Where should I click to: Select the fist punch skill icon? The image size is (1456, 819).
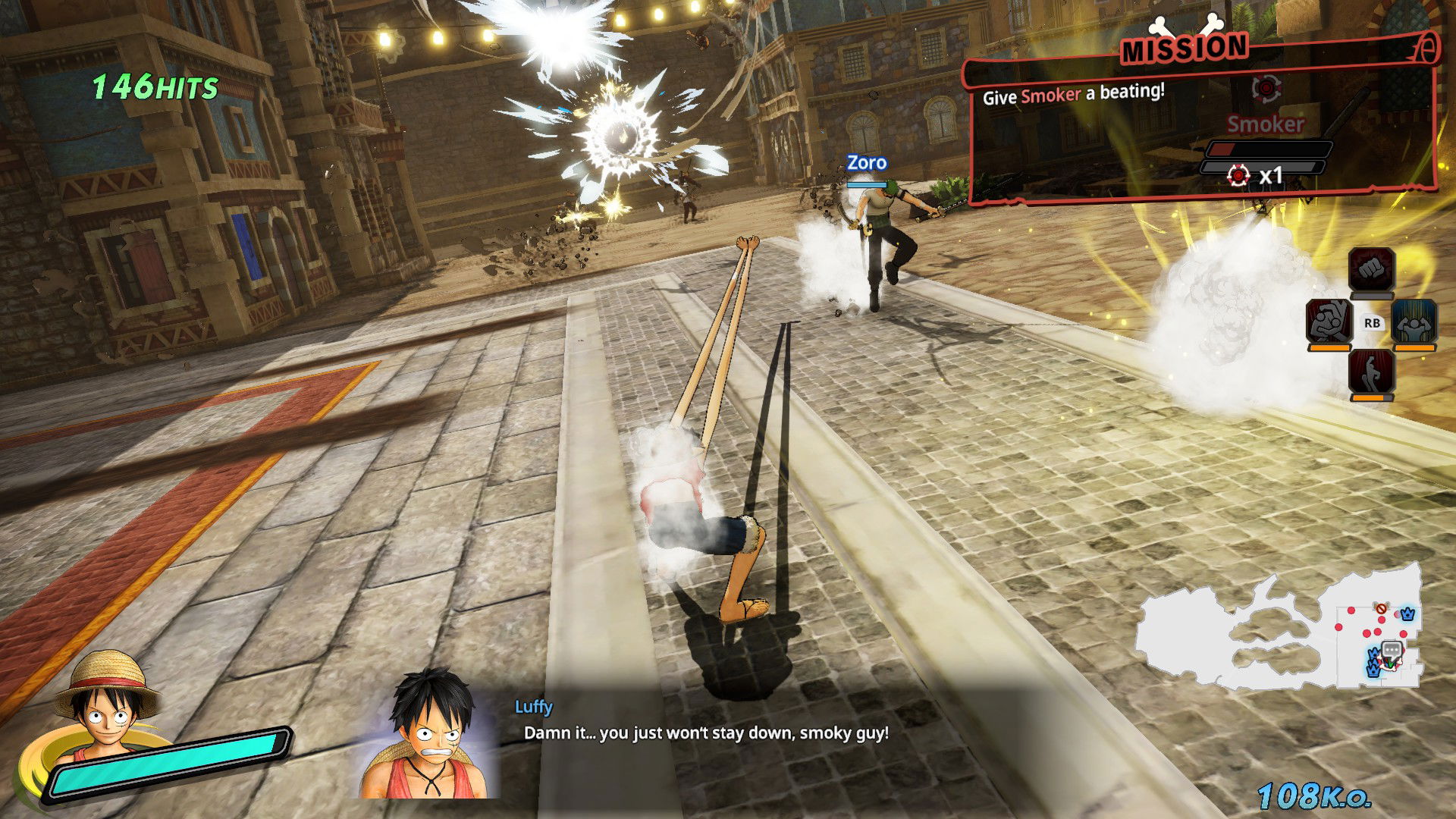[x=1372, y=269]
